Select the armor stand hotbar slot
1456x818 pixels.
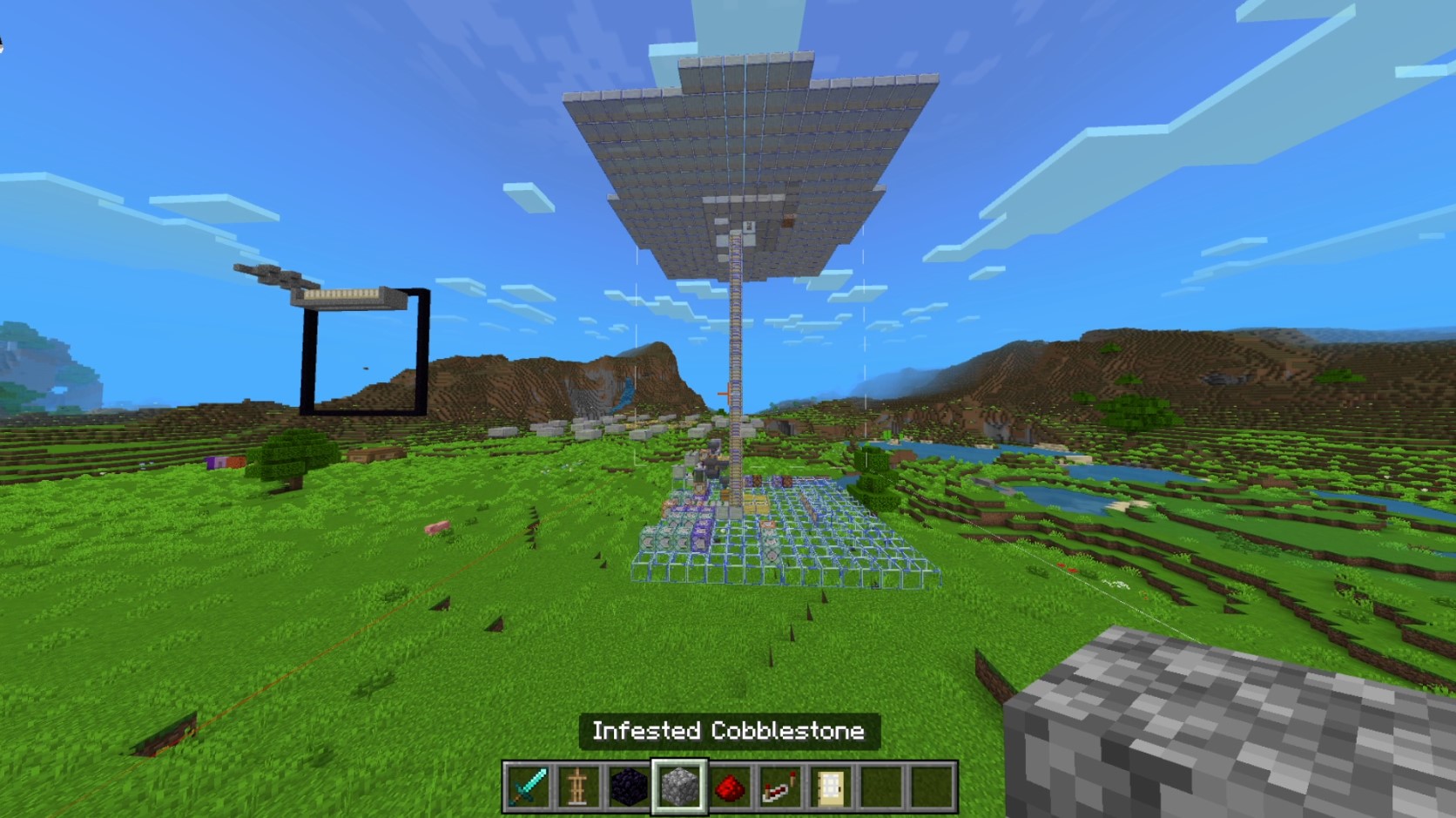tap(578, 787)
